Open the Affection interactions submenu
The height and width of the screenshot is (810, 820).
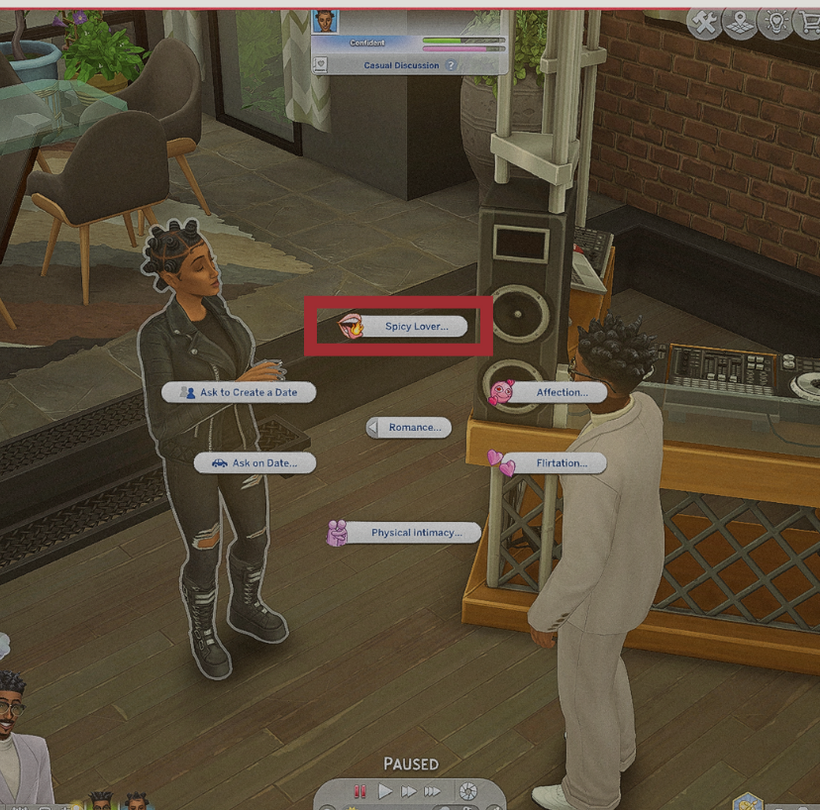click(560, 393)
